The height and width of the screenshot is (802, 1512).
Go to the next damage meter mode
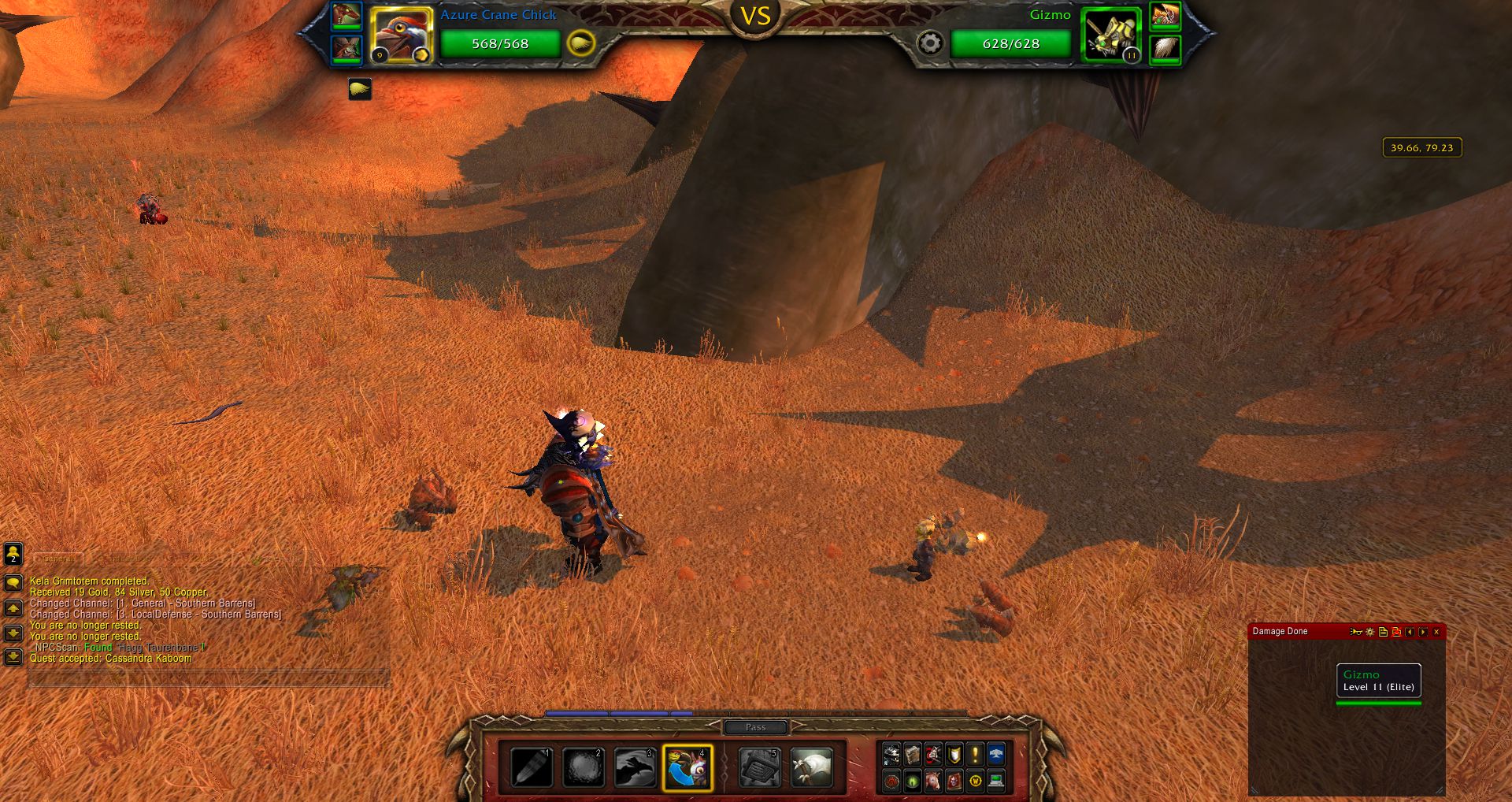pyautogui.click(x=1423, y=632)
